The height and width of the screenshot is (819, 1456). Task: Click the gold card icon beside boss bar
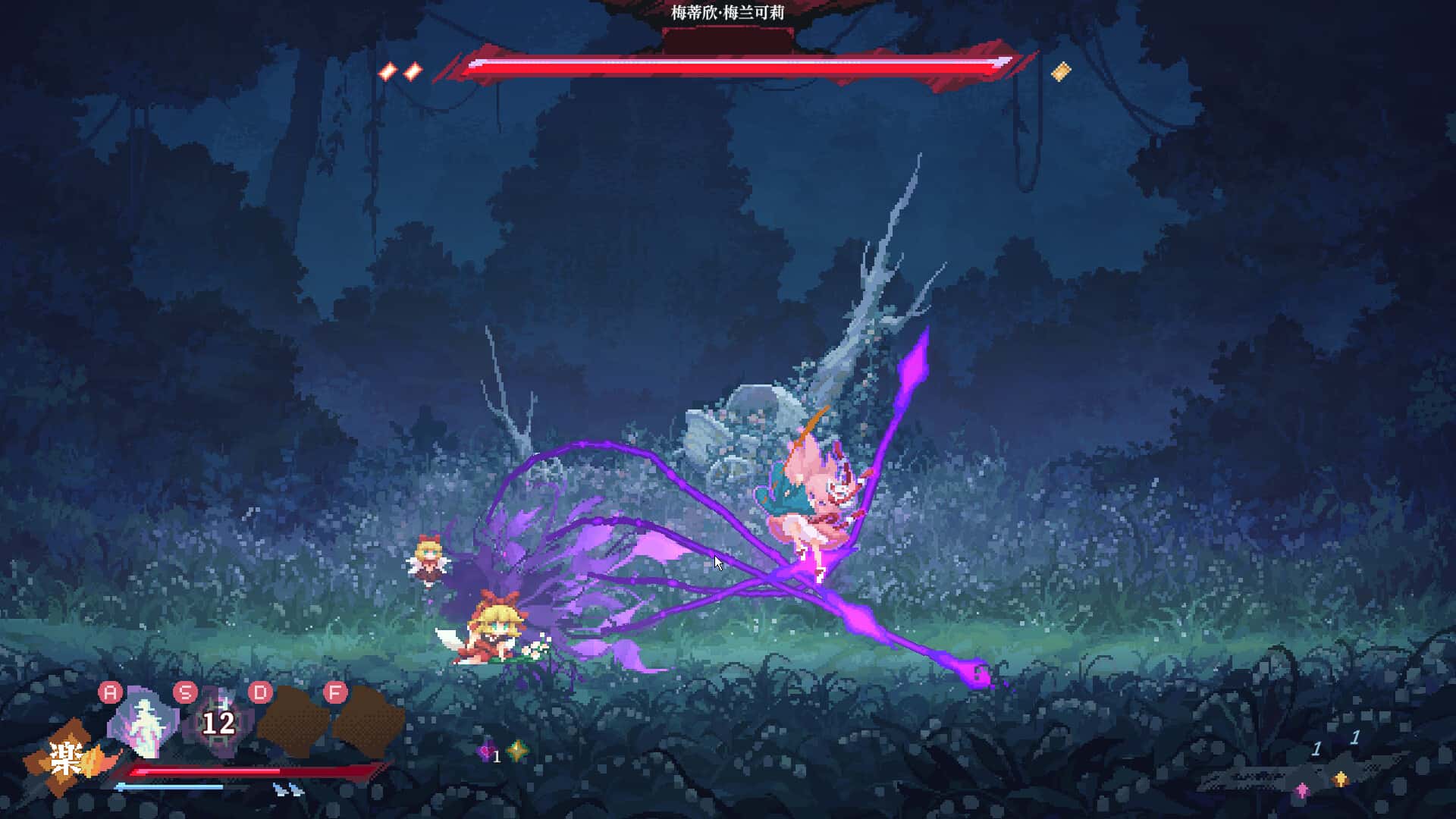pos(1061,71)
